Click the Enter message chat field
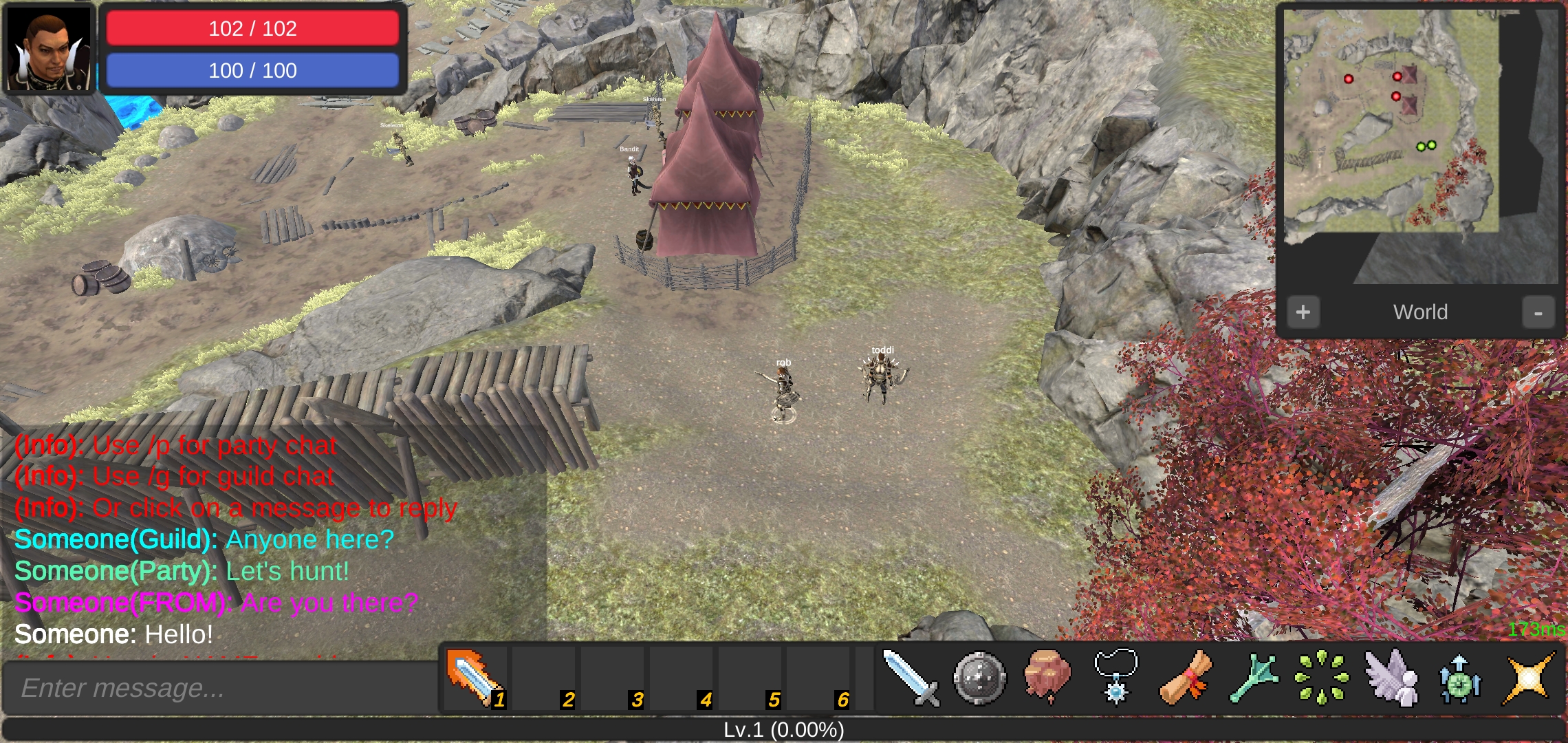 [x=220, y=688]
